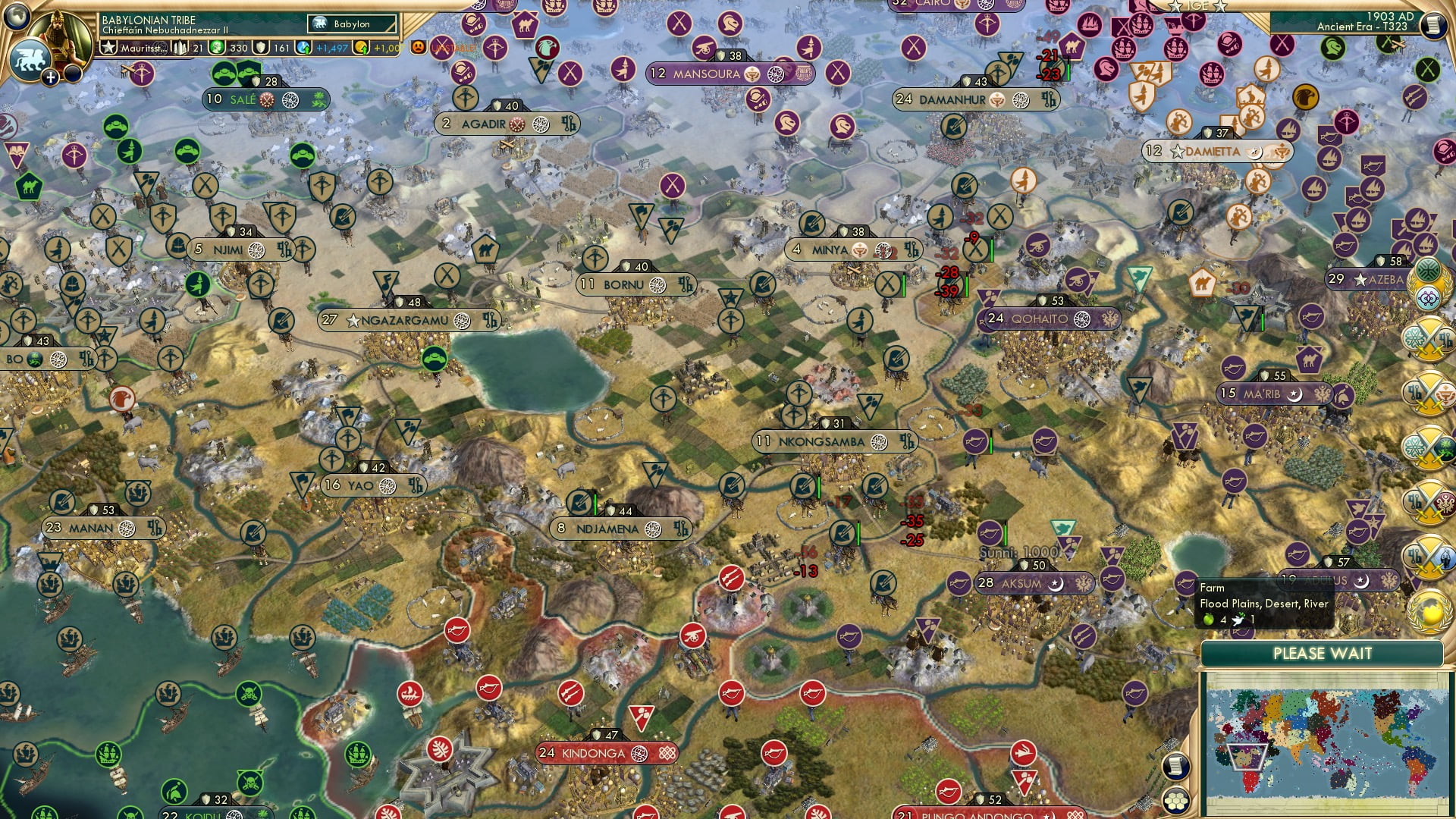This screenshot has height=819, width=1456.
Task: Click the unhappiness face next to UNSTABLE!
Action: (x=418, y=46)
